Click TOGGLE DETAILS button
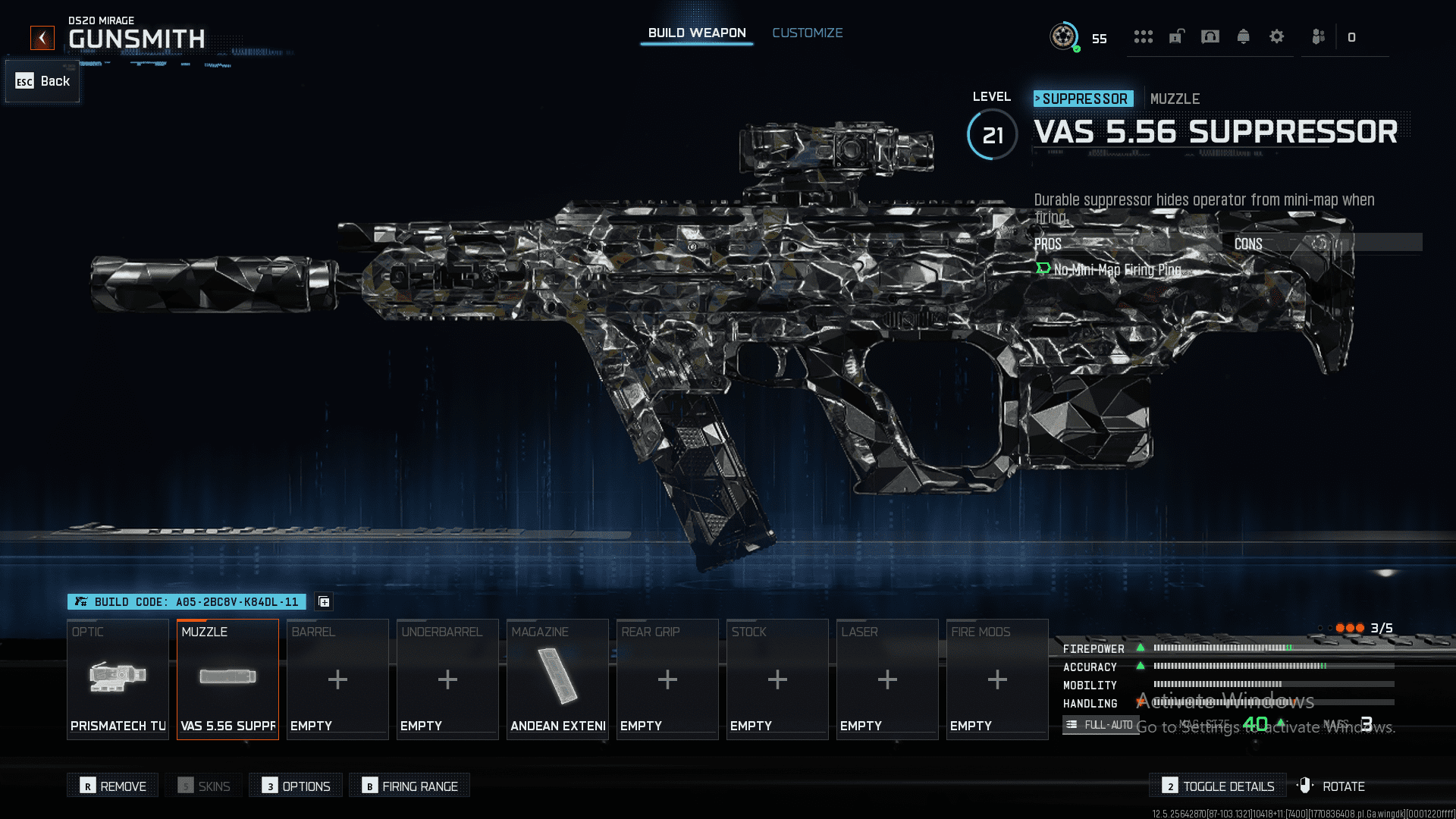 pyautogui.click(x=1217, y=786)
